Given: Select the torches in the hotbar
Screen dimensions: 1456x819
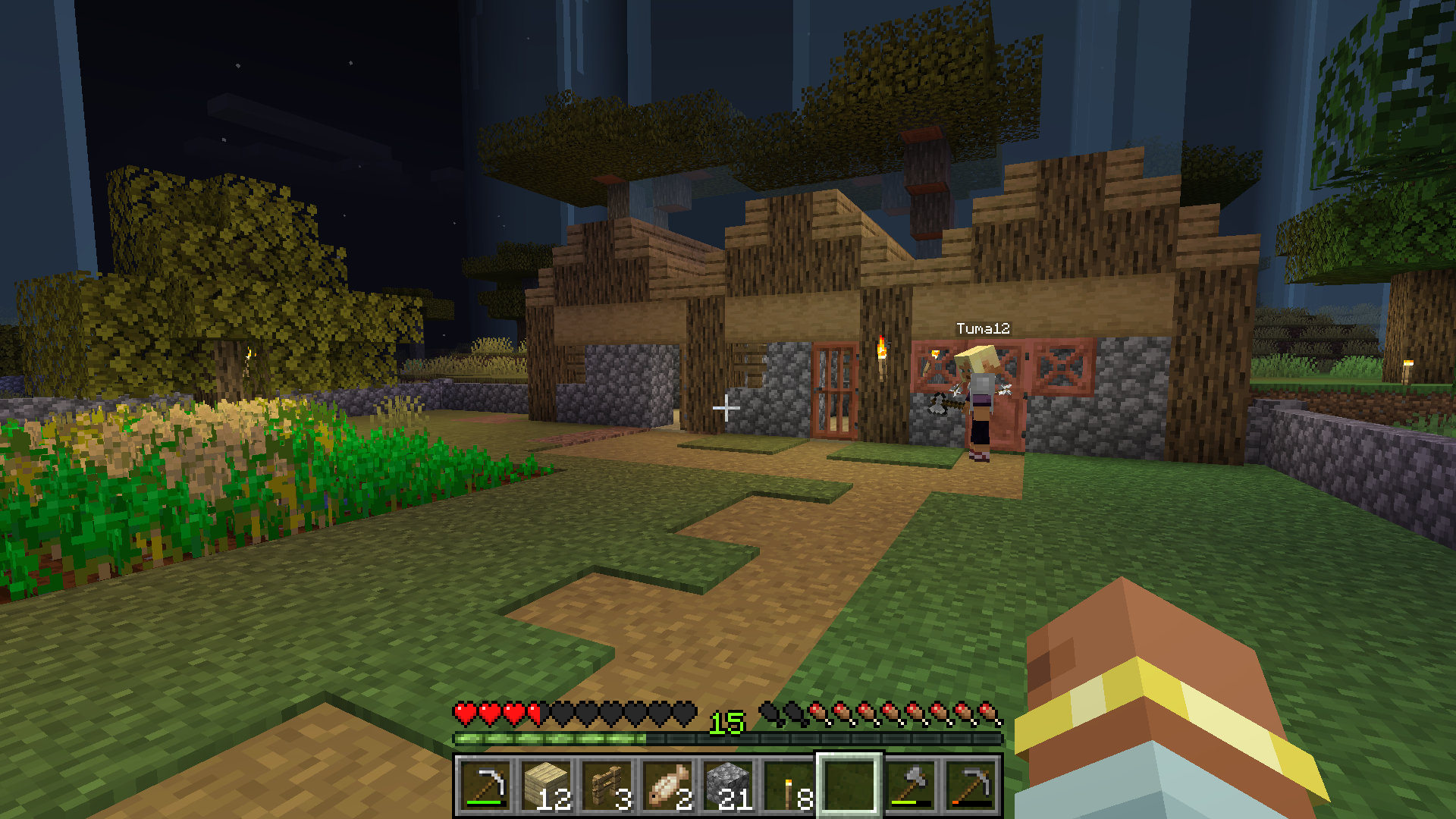Looking at the screenshot, I should click(789, 785).
